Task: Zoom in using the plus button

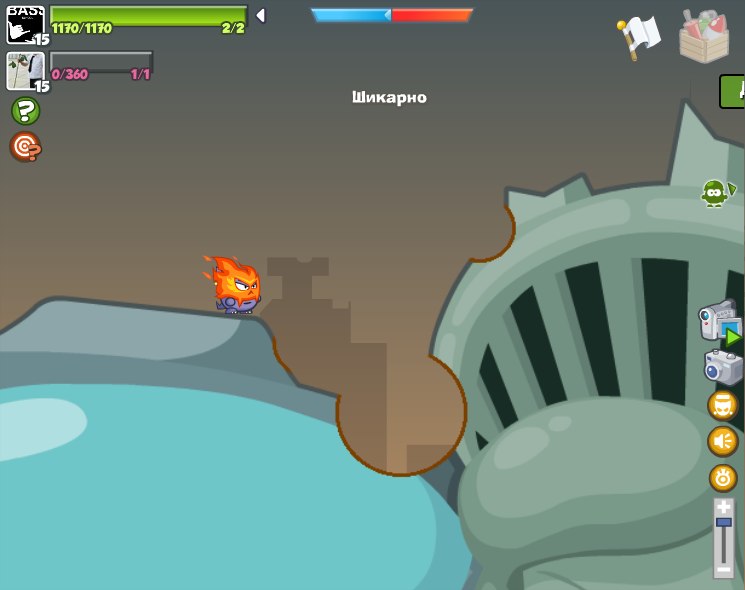Action: (x=724, y=508)
